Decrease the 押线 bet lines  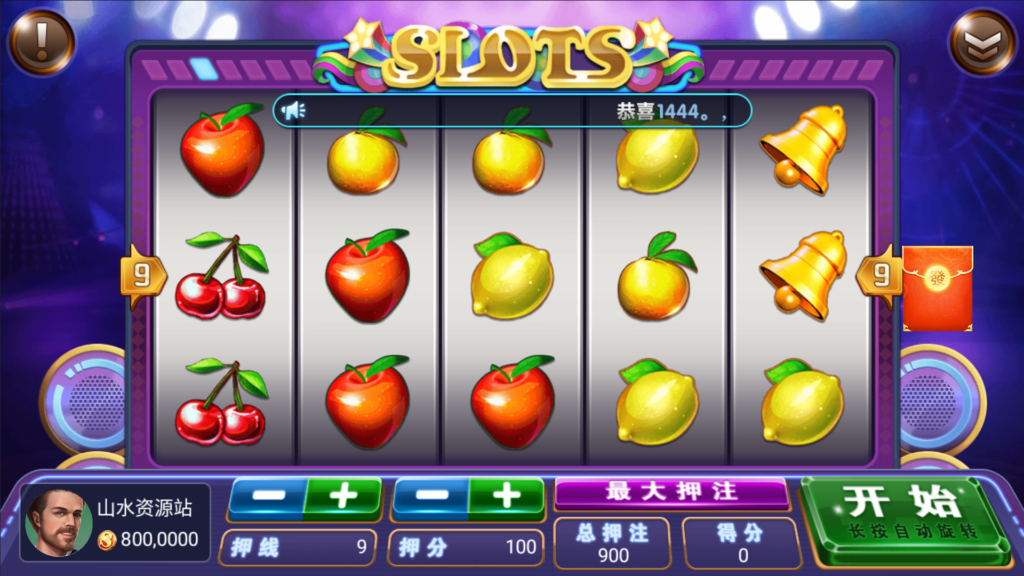(x=266, y=497)
